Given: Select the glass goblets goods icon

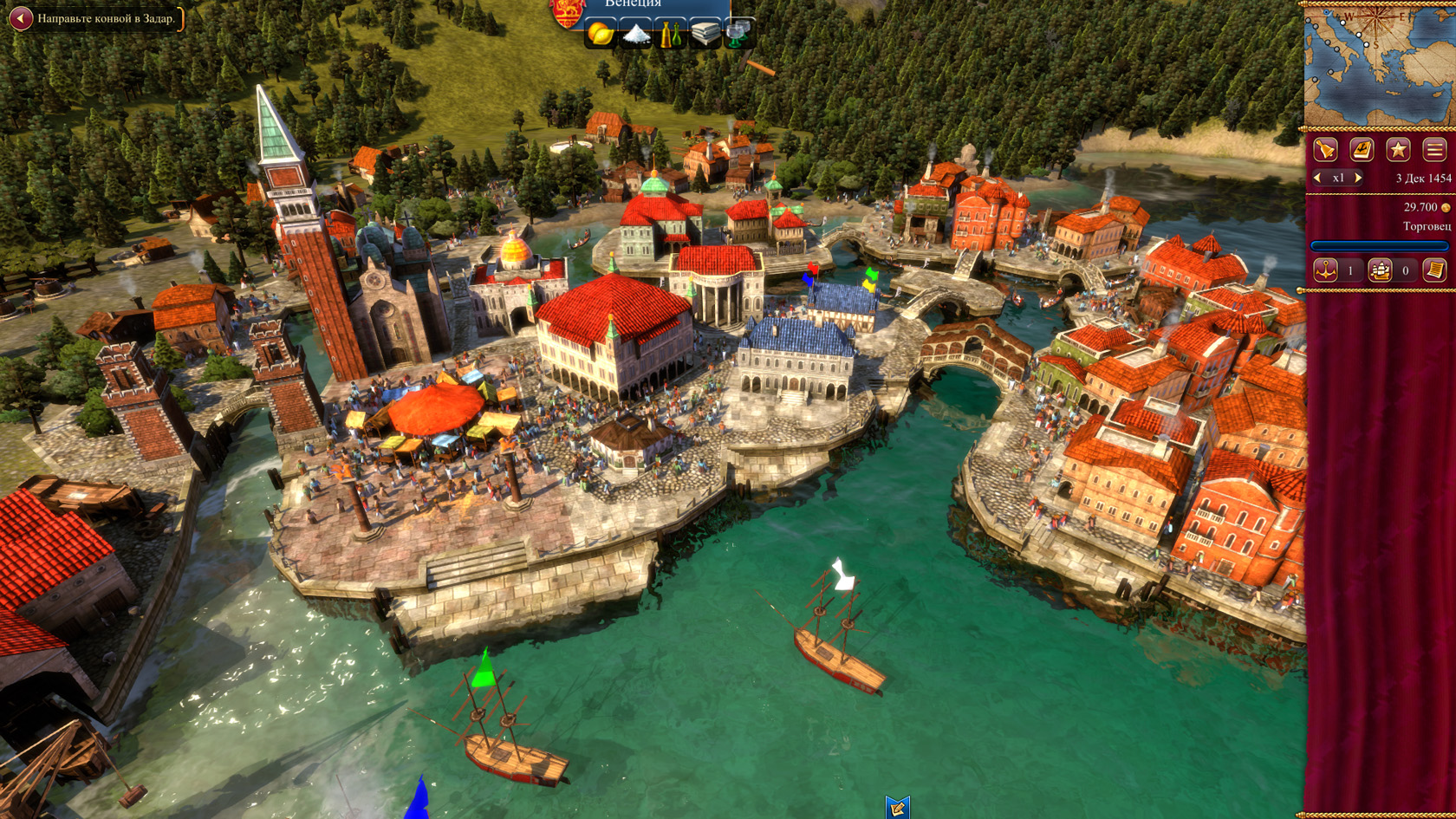Looking at the screenshot, I should 738,34.
